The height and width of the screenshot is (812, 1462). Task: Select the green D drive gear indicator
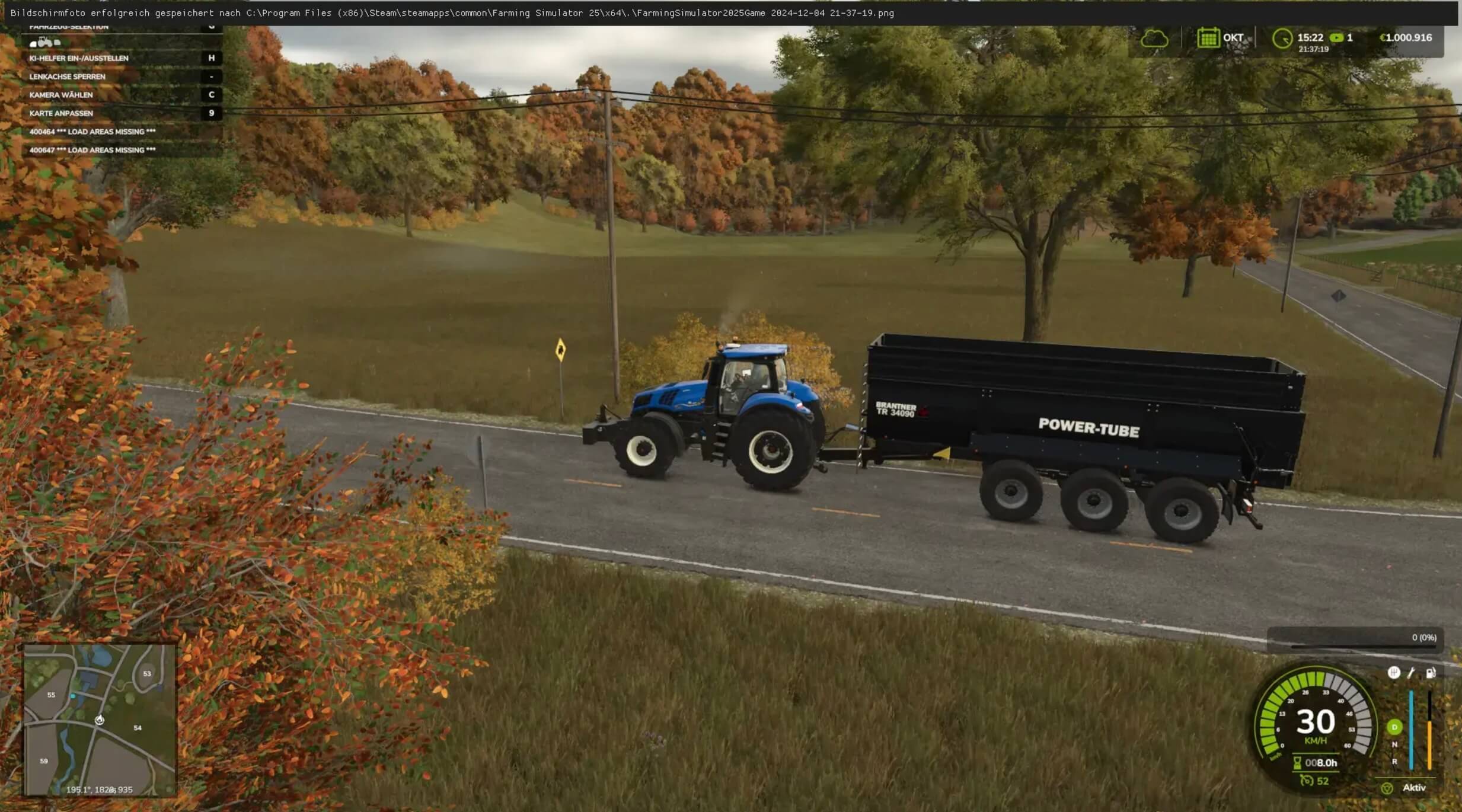(x=1394, y=727)
